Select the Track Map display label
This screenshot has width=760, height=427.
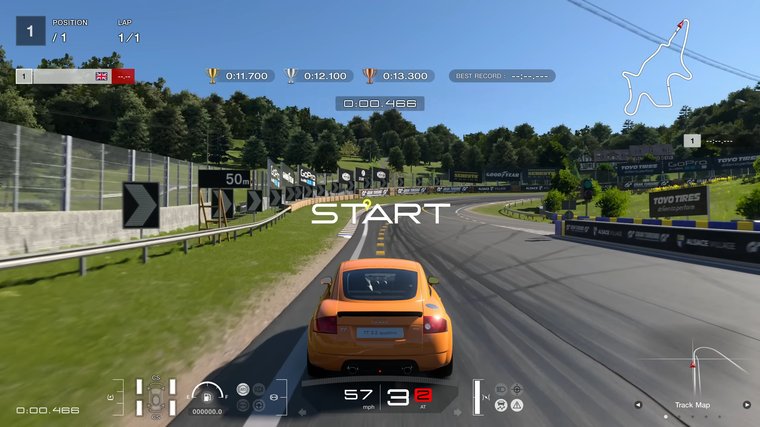[x=692, y=405]
